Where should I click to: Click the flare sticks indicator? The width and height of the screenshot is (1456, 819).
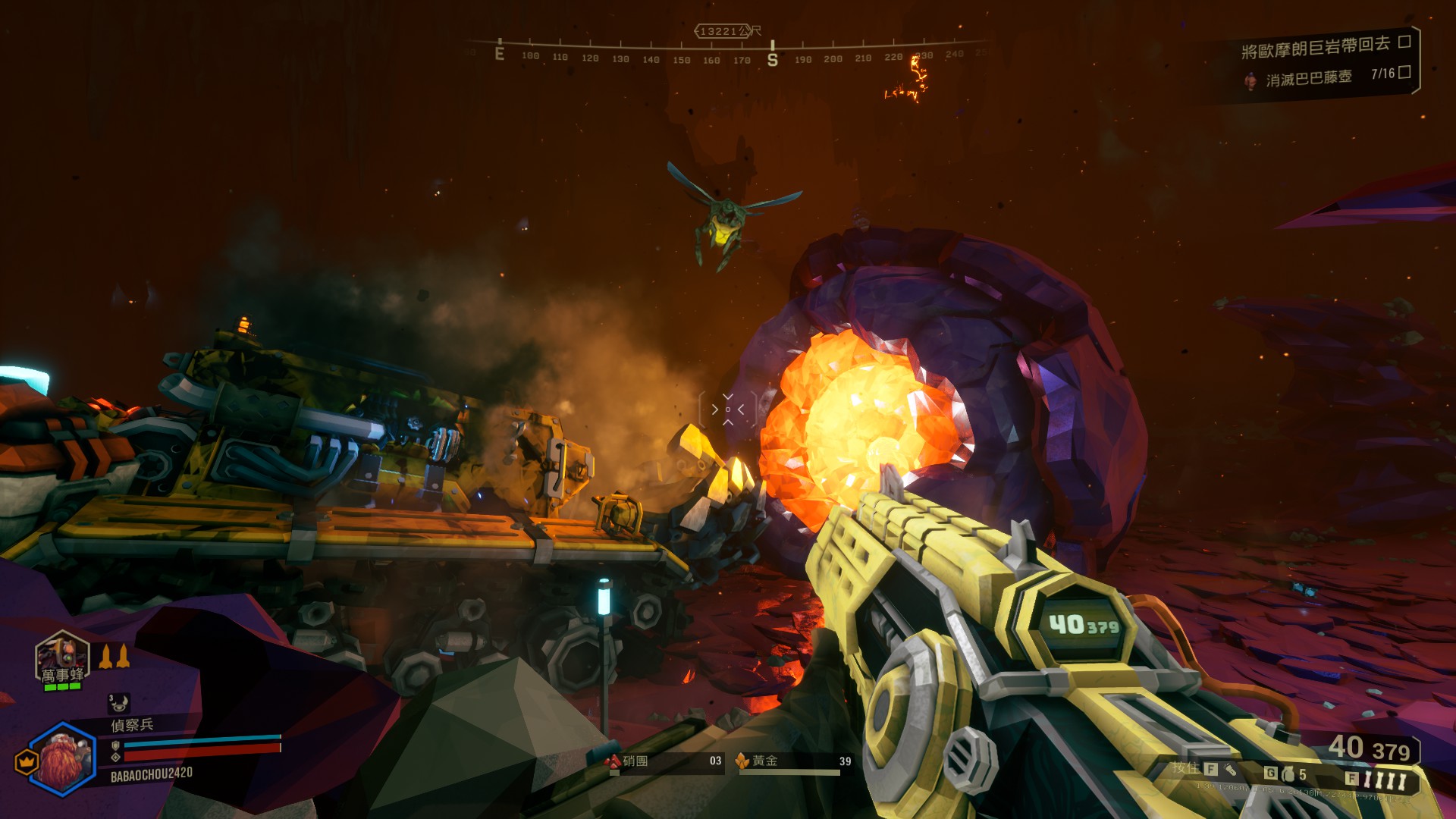(1385, 780)
